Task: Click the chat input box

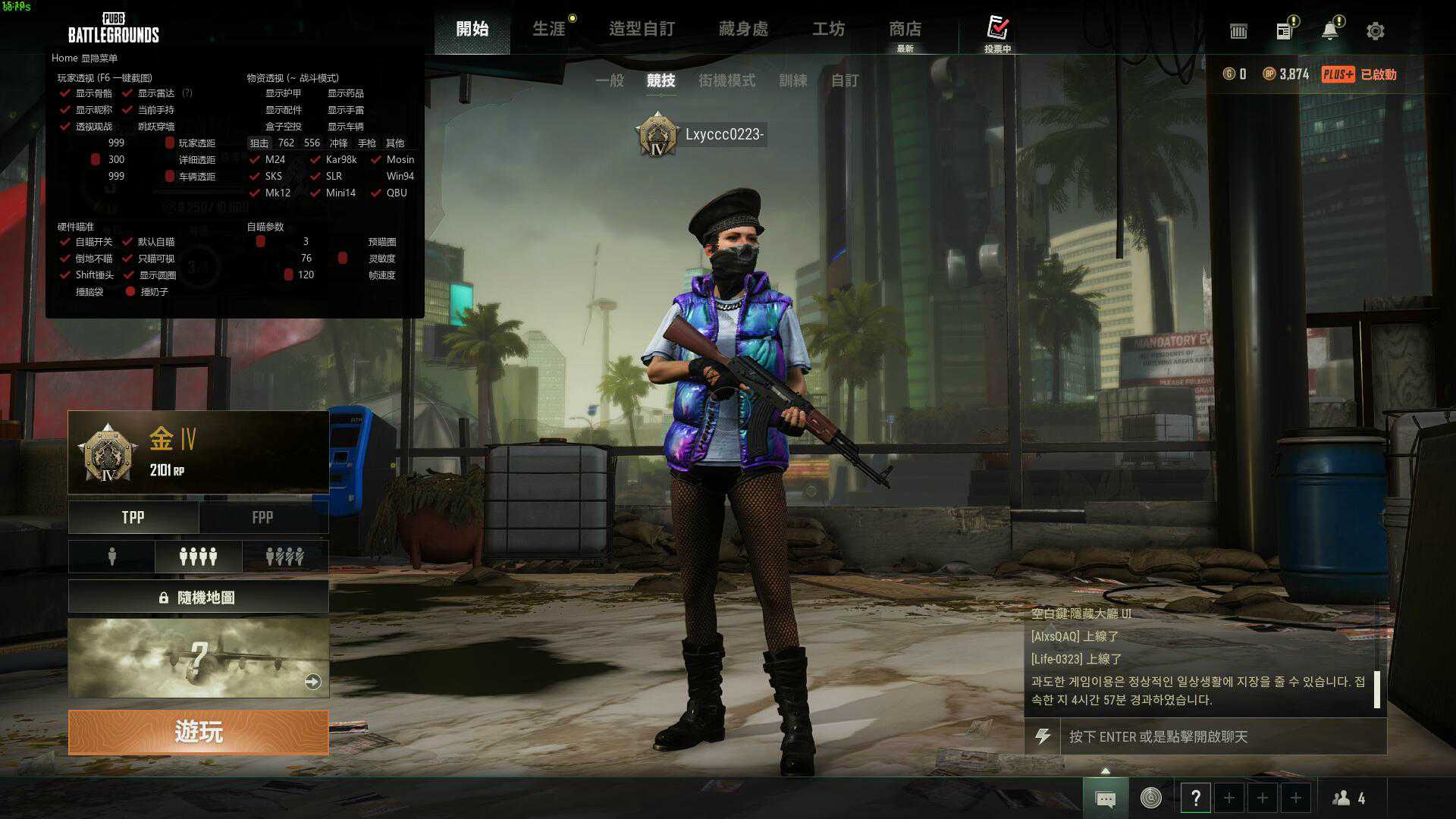Action: point(1221,736)
